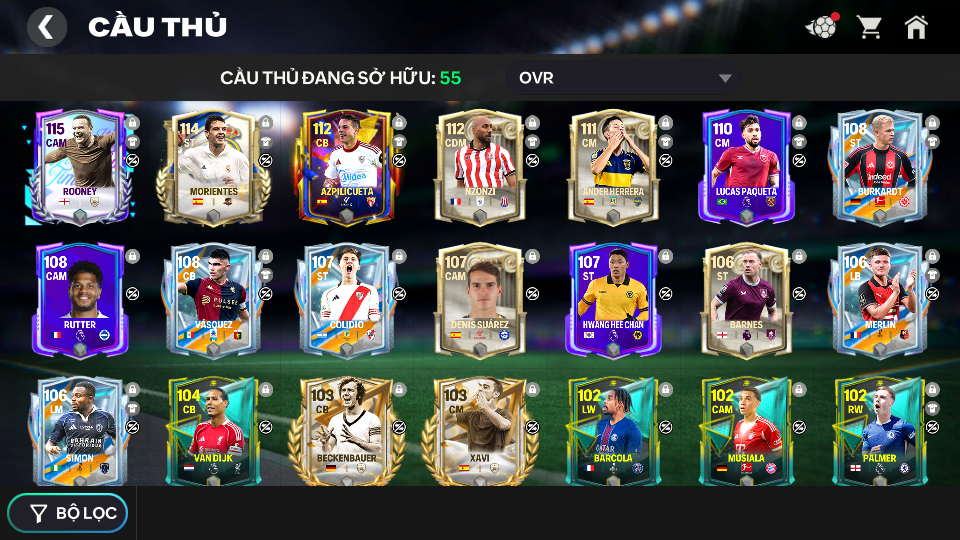The image size is (960, 540).
Task: Pick the 112 CDM Nzonzi card
Action: tap(480, 166)
